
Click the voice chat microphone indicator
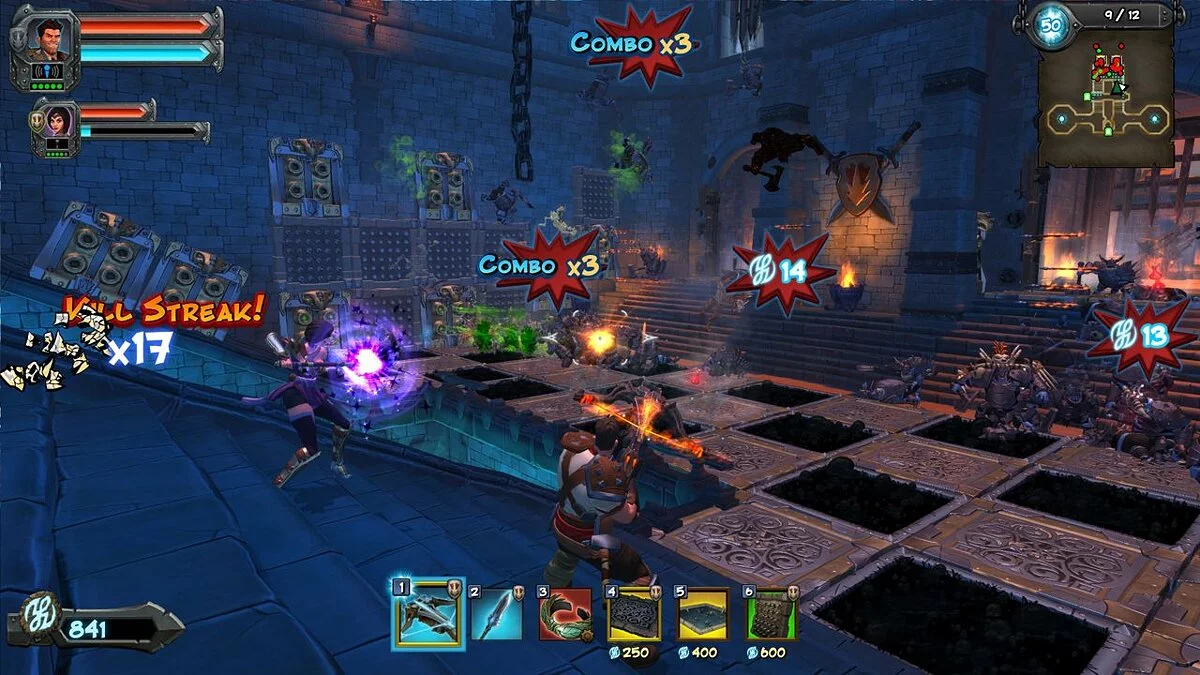click(45, 71)
